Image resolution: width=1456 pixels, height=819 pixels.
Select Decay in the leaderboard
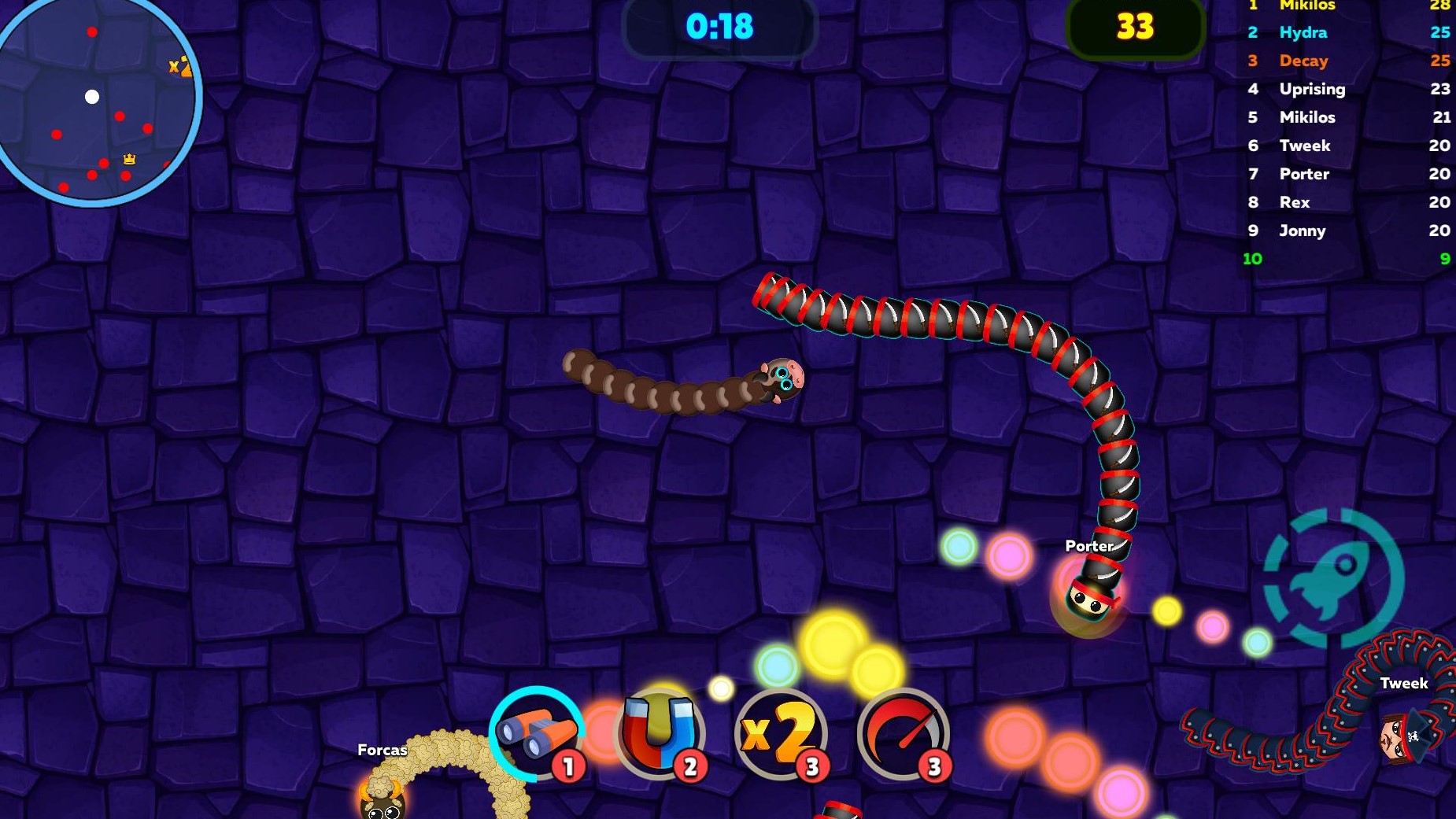pos(1304,61)
